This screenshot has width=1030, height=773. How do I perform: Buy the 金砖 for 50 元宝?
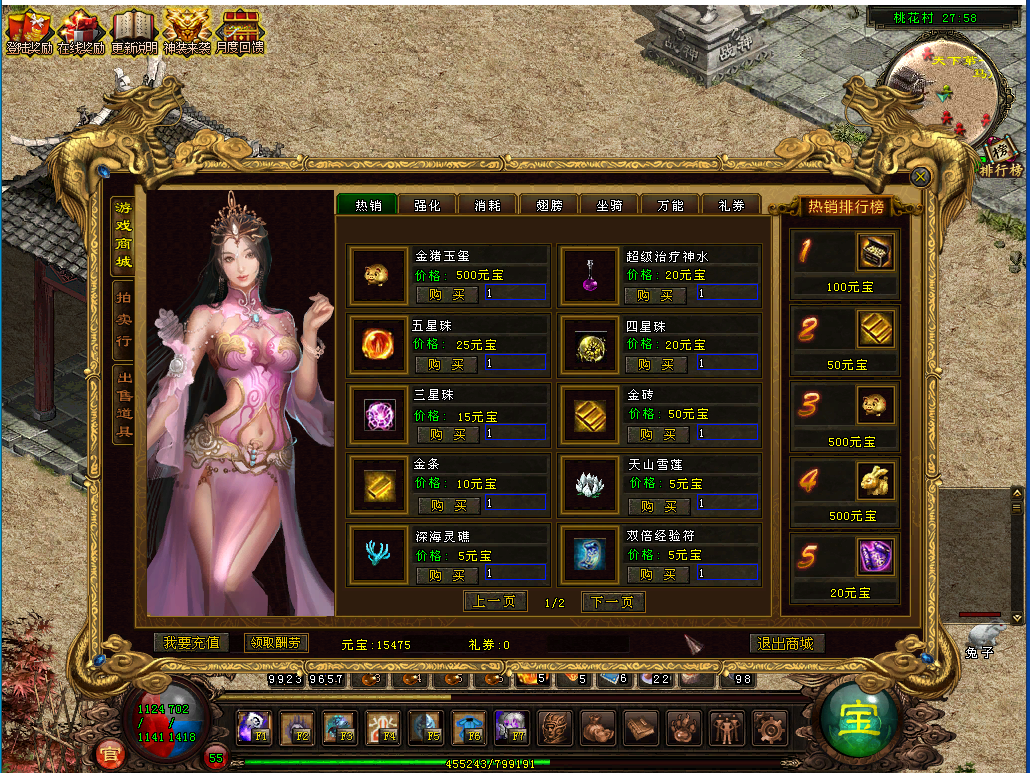point(657,435)
